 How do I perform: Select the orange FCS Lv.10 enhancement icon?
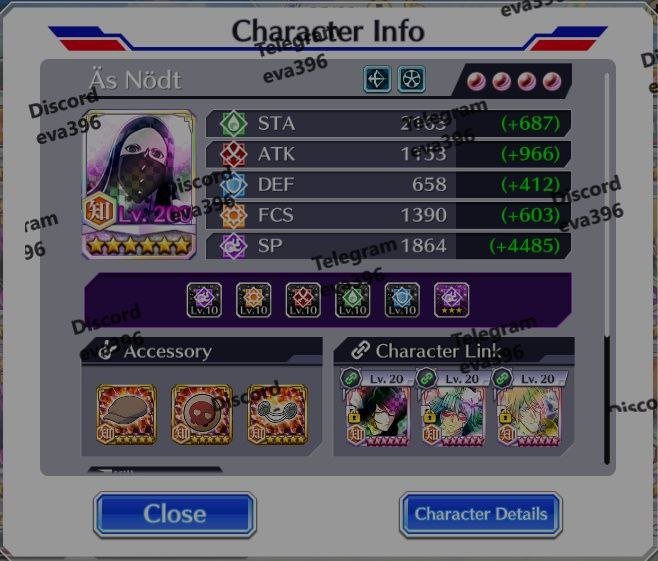tap(253, 299)
